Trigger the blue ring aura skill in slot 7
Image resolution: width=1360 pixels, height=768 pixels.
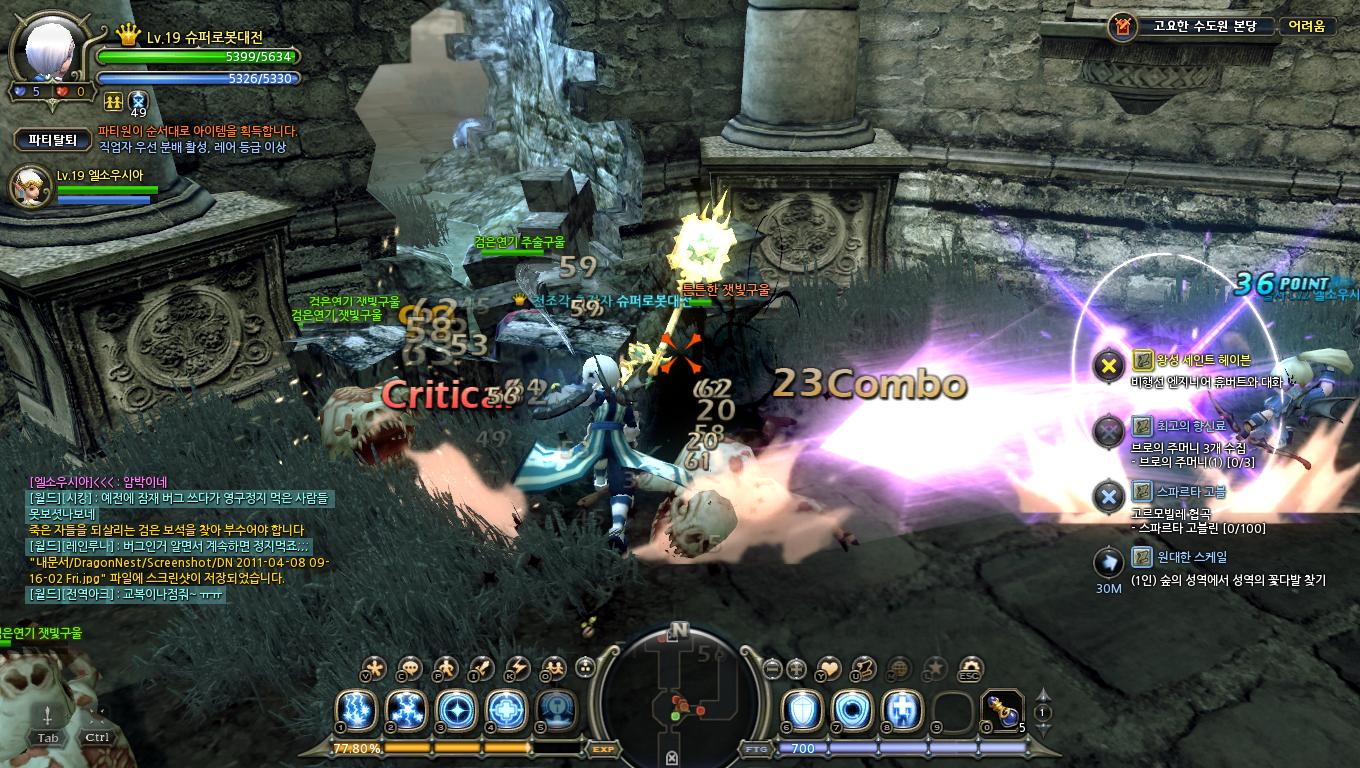pos(852,710)
